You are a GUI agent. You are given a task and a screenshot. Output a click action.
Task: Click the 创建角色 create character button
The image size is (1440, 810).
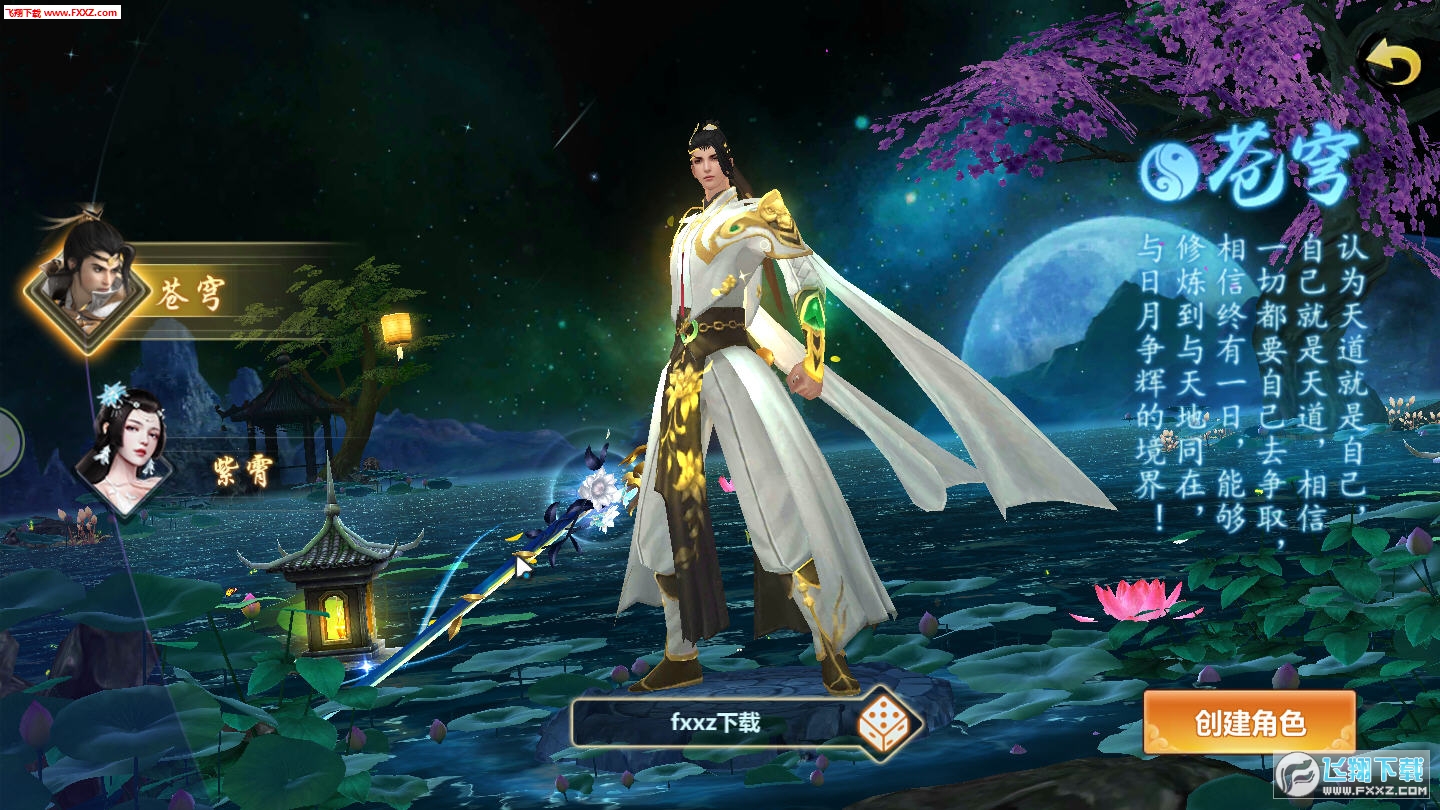1249,722
